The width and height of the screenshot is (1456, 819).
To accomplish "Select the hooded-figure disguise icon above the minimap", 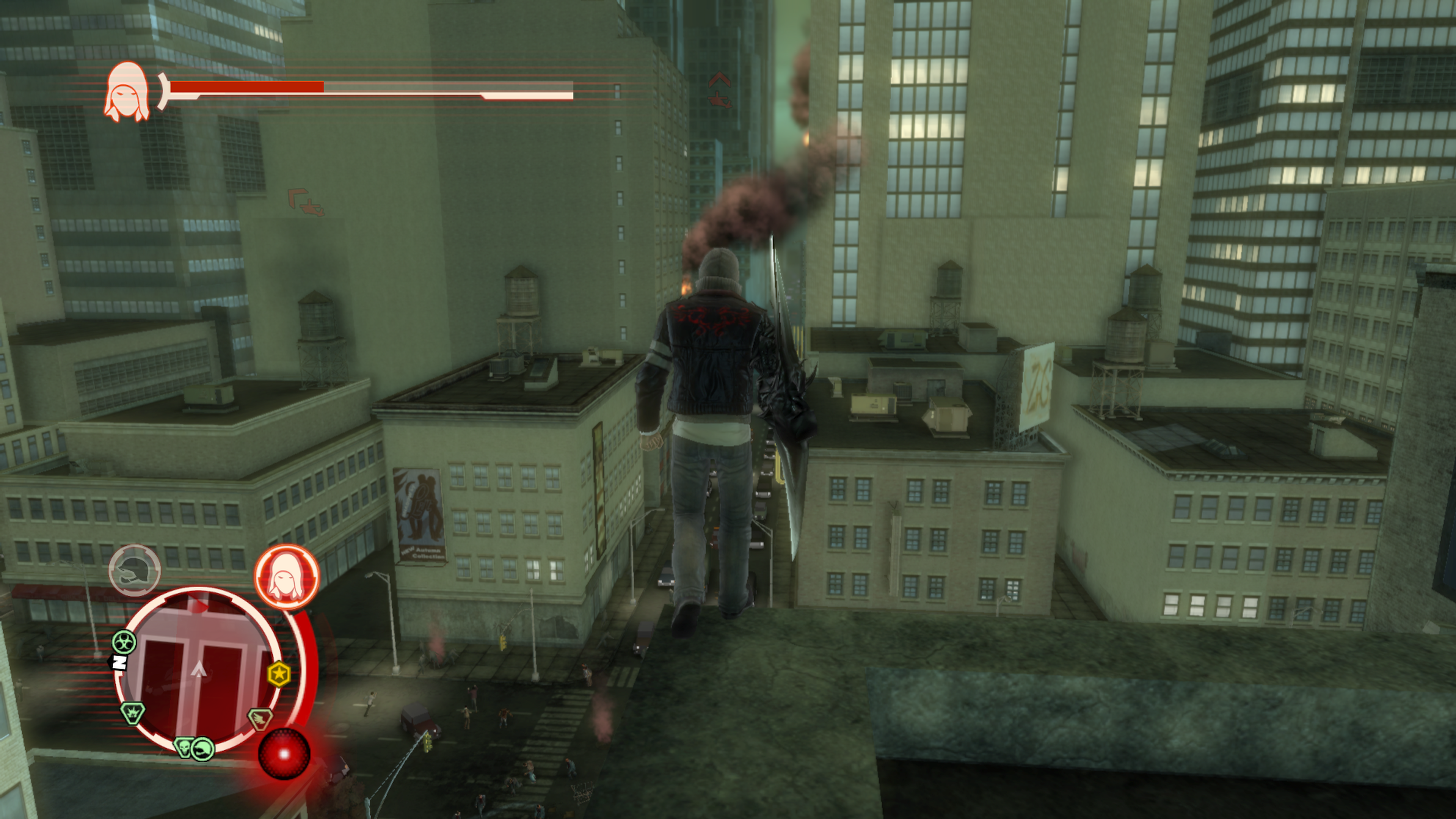I will click(x=287, y=576).
